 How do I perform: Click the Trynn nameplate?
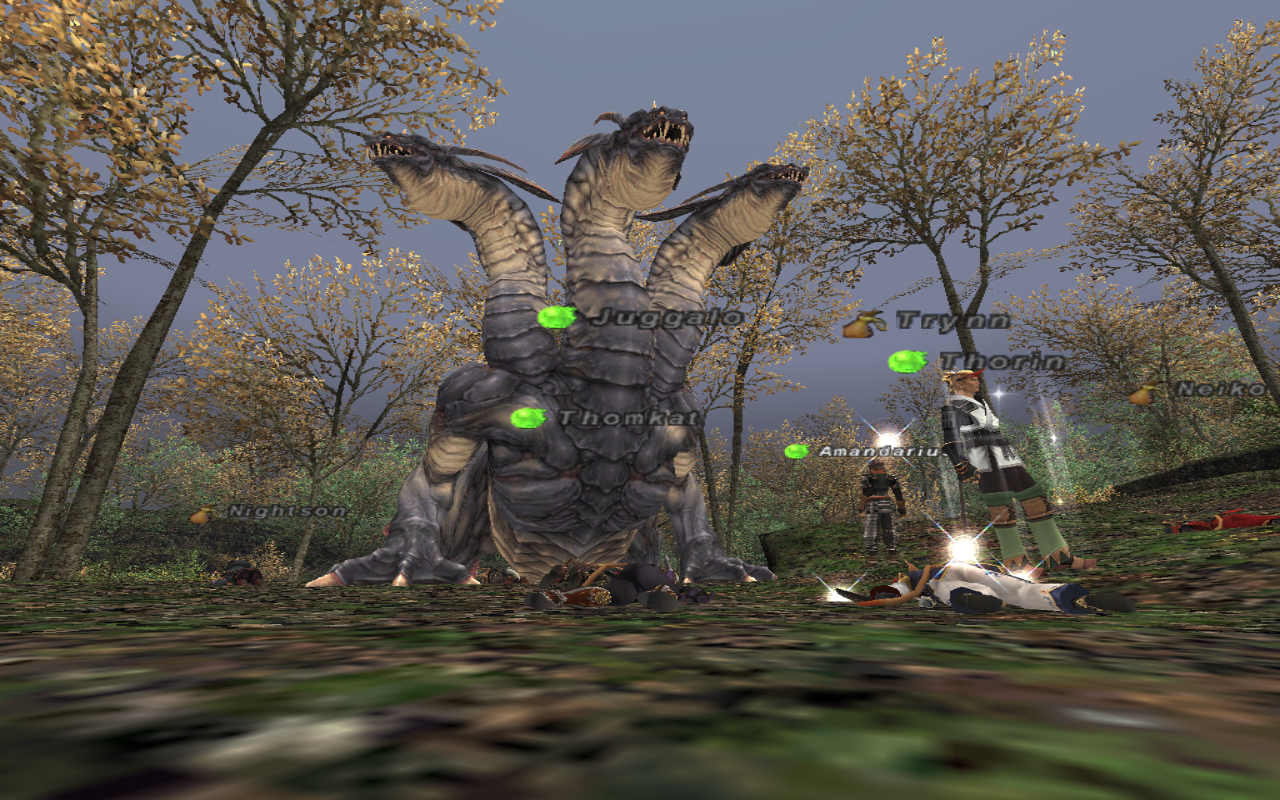952,321
